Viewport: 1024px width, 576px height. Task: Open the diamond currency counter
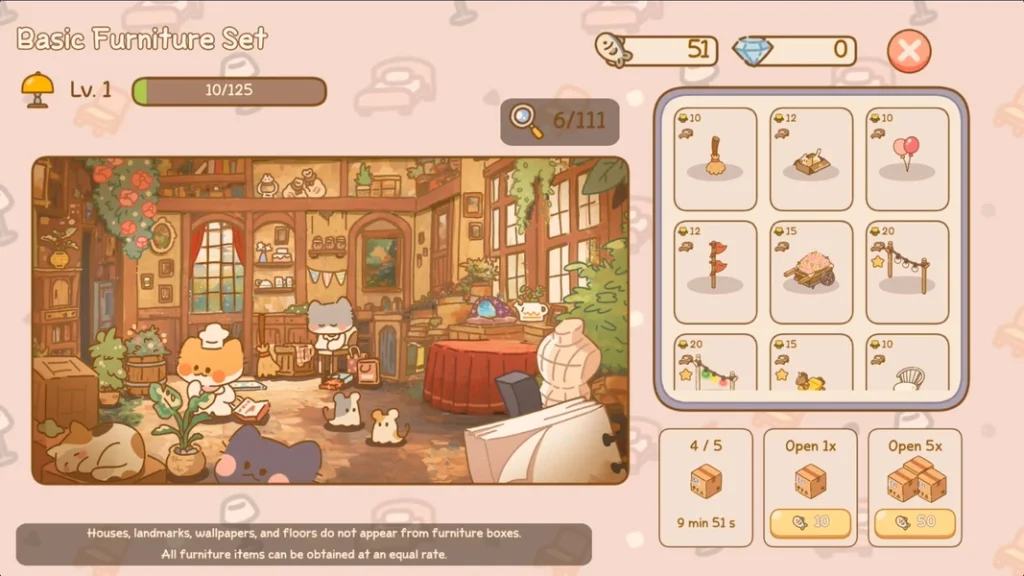pos(796,51)
